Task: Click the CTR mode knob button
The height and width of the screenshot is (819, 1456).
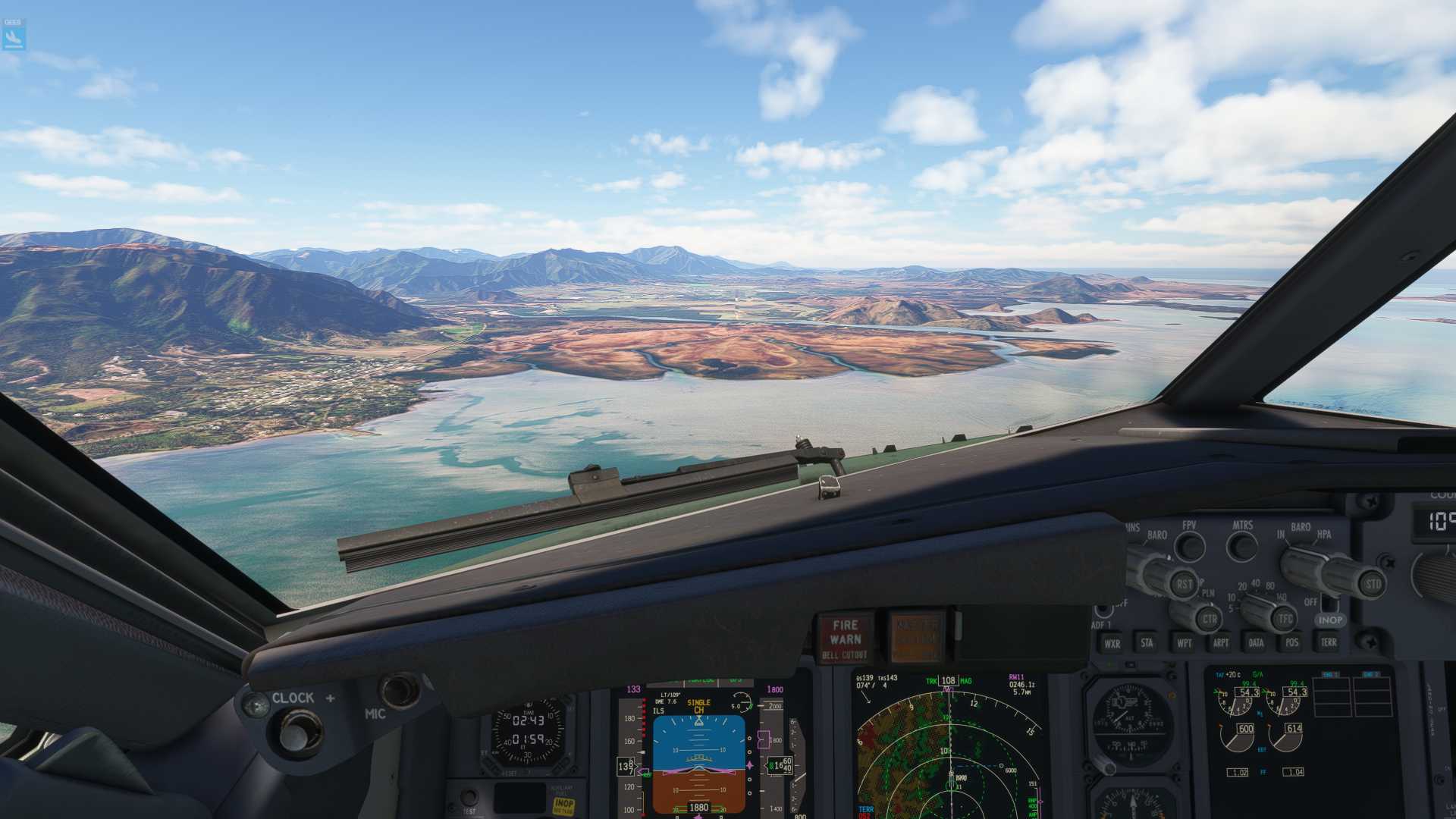Action: (1209, 619)
